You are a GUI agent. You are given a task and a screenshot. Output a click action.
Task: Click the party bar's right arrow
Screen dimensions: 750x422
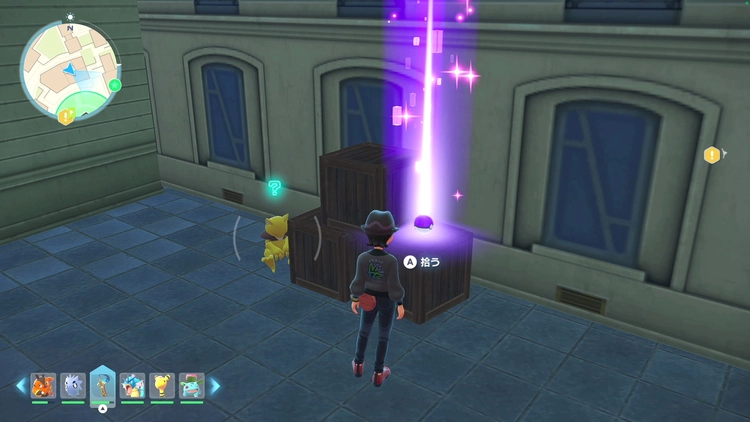coord(214,385)
